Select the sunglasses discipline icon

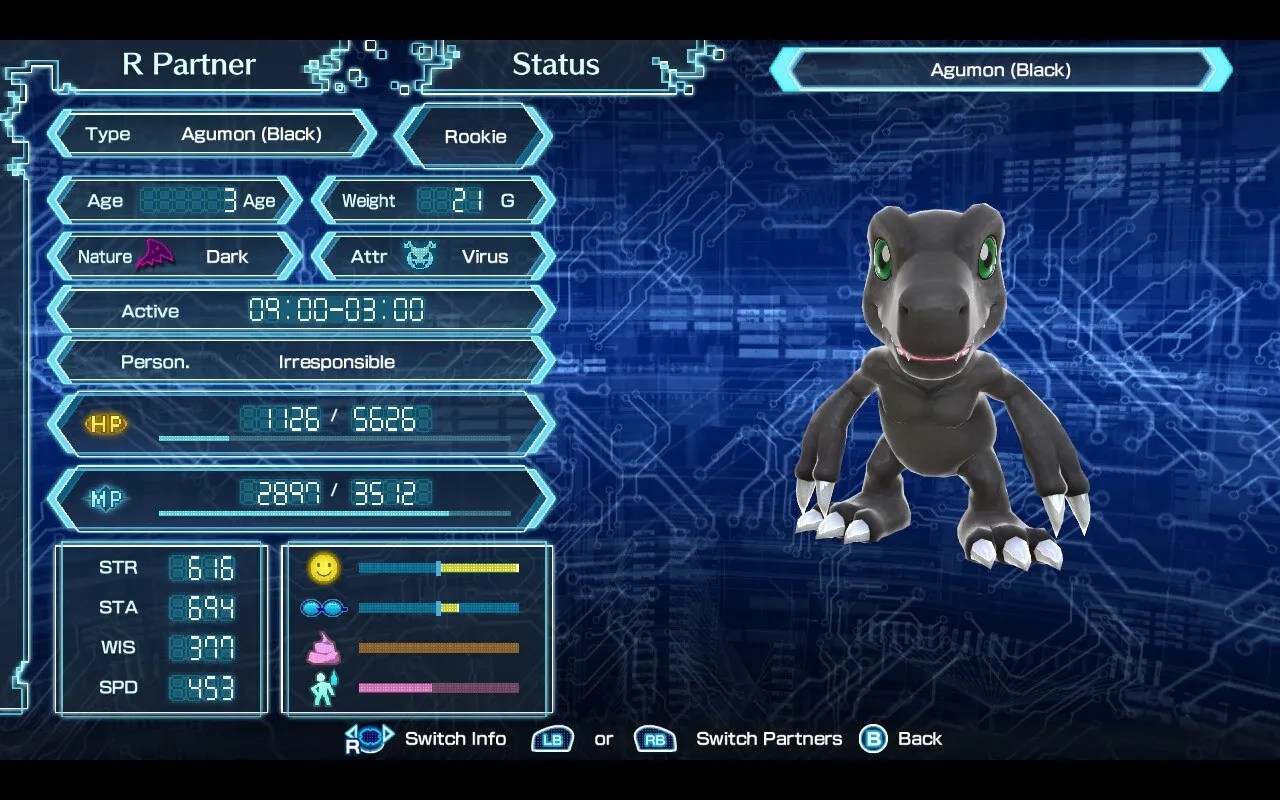(322, 607)
